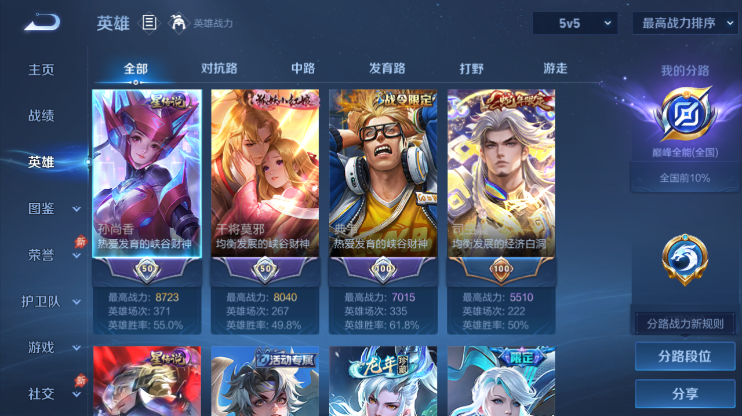Image resolution: width=742 pixels, height=416 pixels.
Task: Open the 游戏 sidebar entry
Action: [x=41, y=347]
